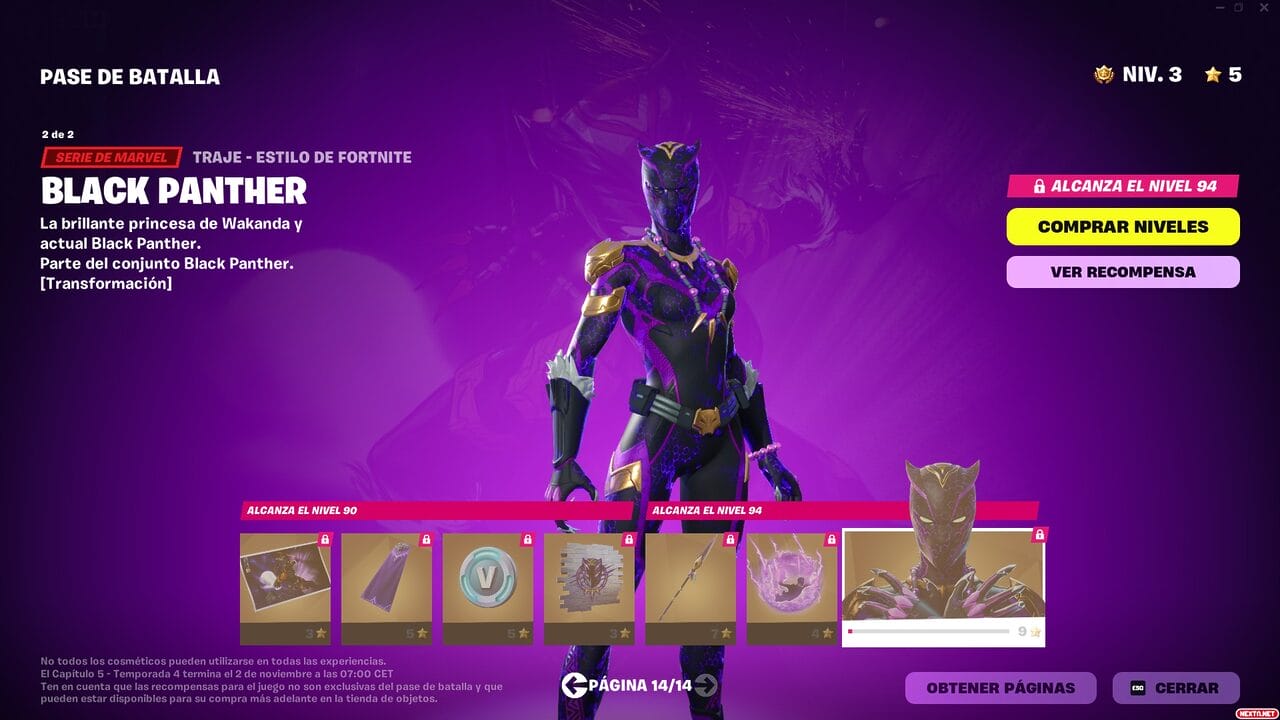Open the PASE DE BATALLA header
The width and height of the screenshot is (1280, 720).
tap(130, 76)
